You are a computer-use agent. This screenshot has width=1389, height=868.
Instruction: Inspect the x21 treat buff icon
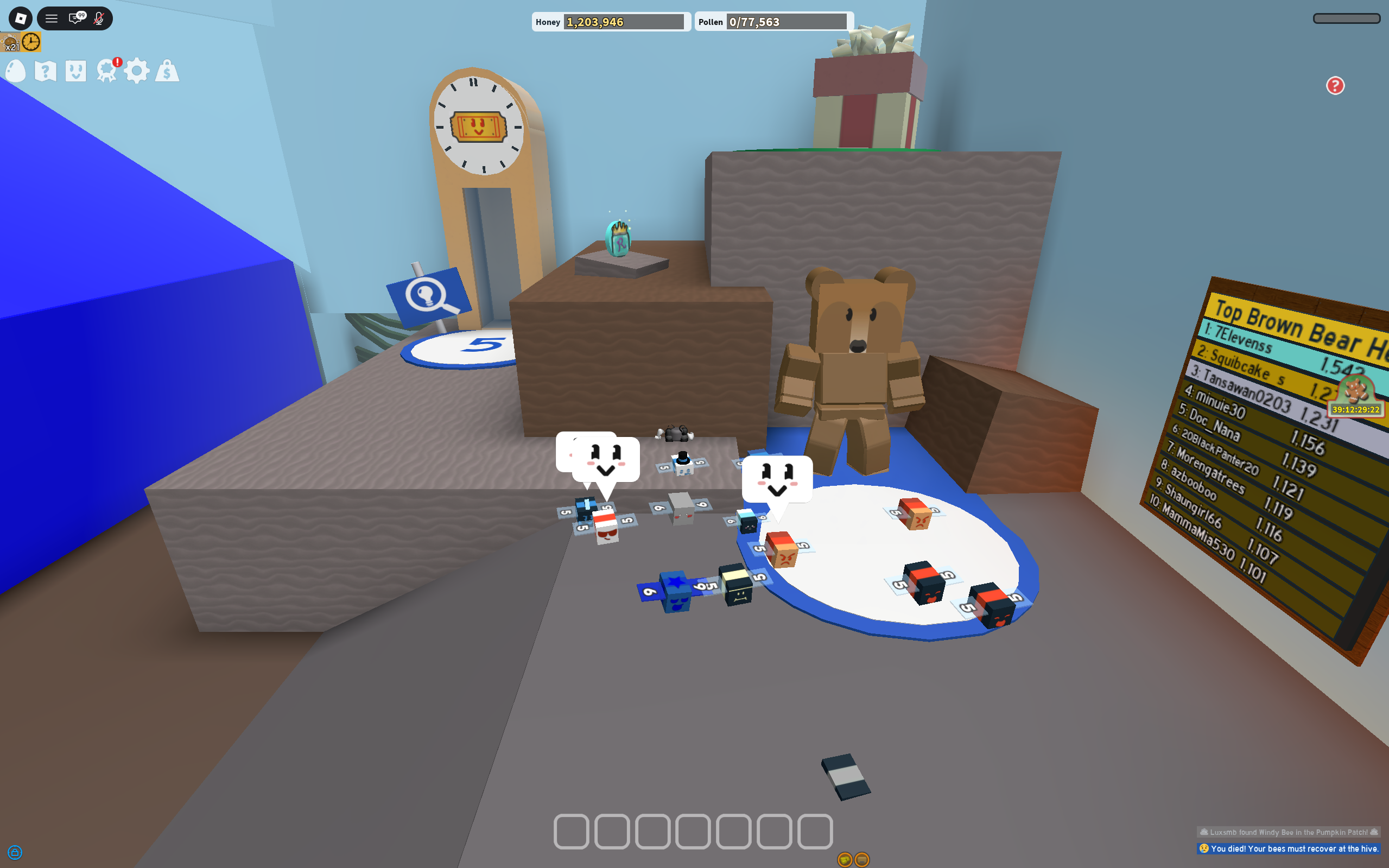pyautogui.click(x=10, y=41)
